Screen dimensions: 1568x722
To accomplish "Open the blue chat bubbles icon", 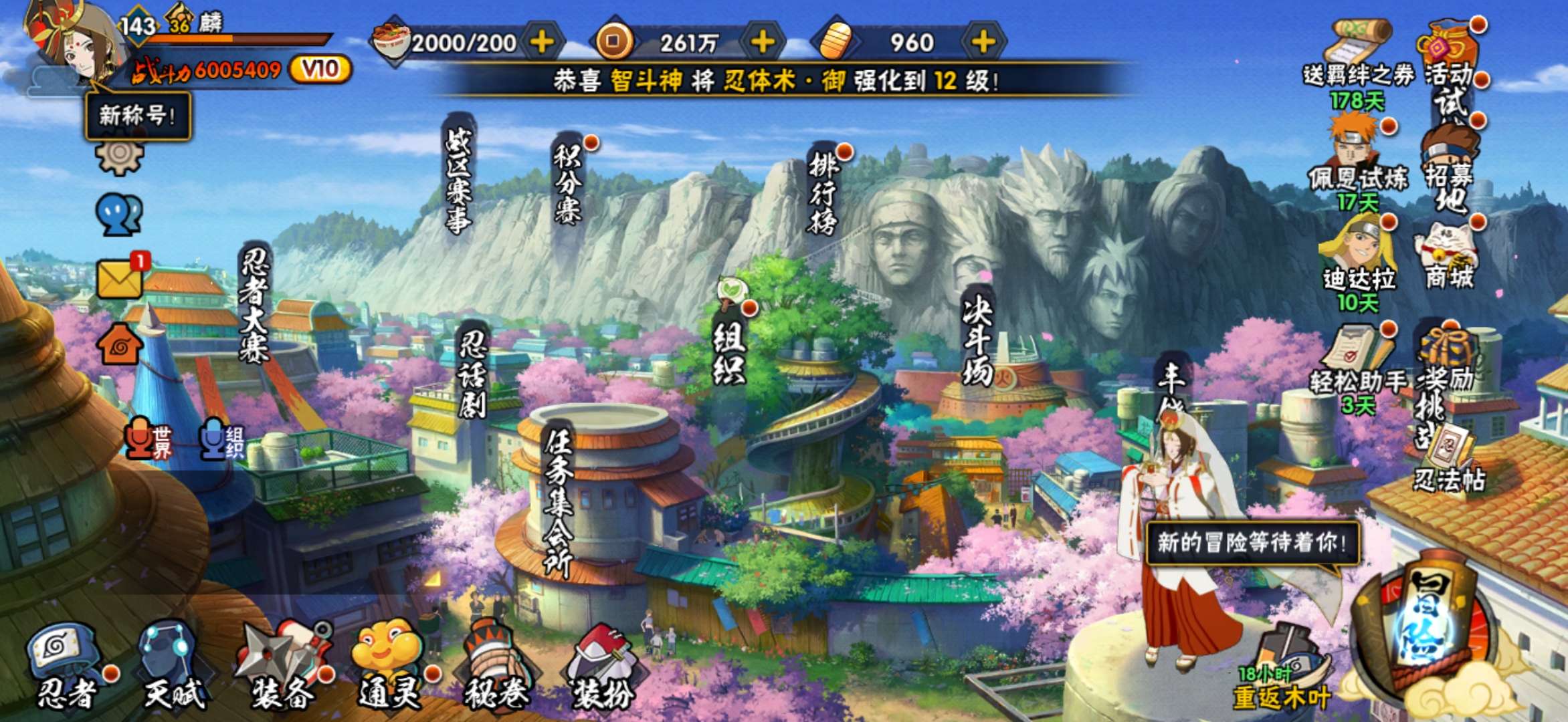I will (119, 215).
